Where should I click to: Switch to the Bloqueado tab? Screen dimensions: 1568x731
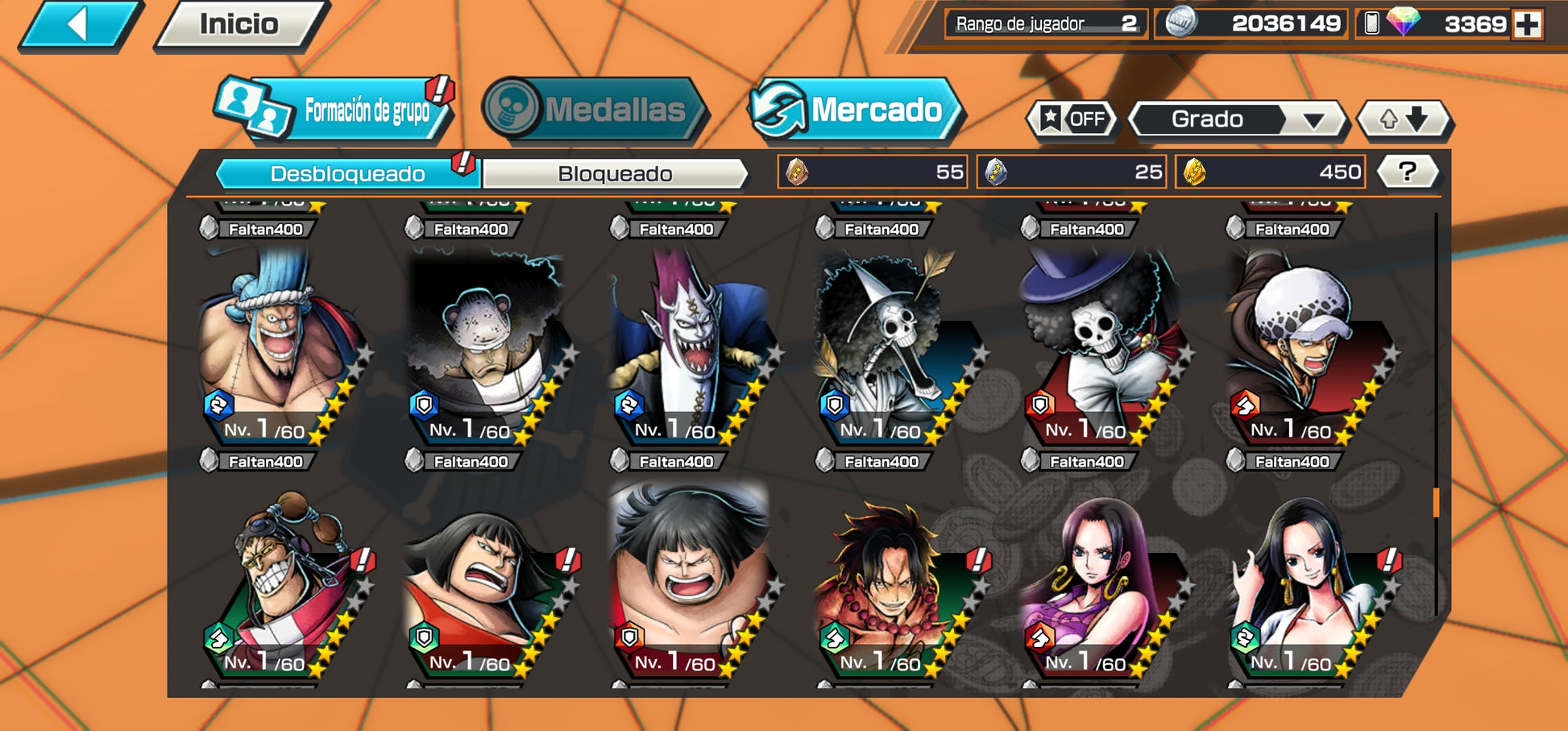coord(615,173)
